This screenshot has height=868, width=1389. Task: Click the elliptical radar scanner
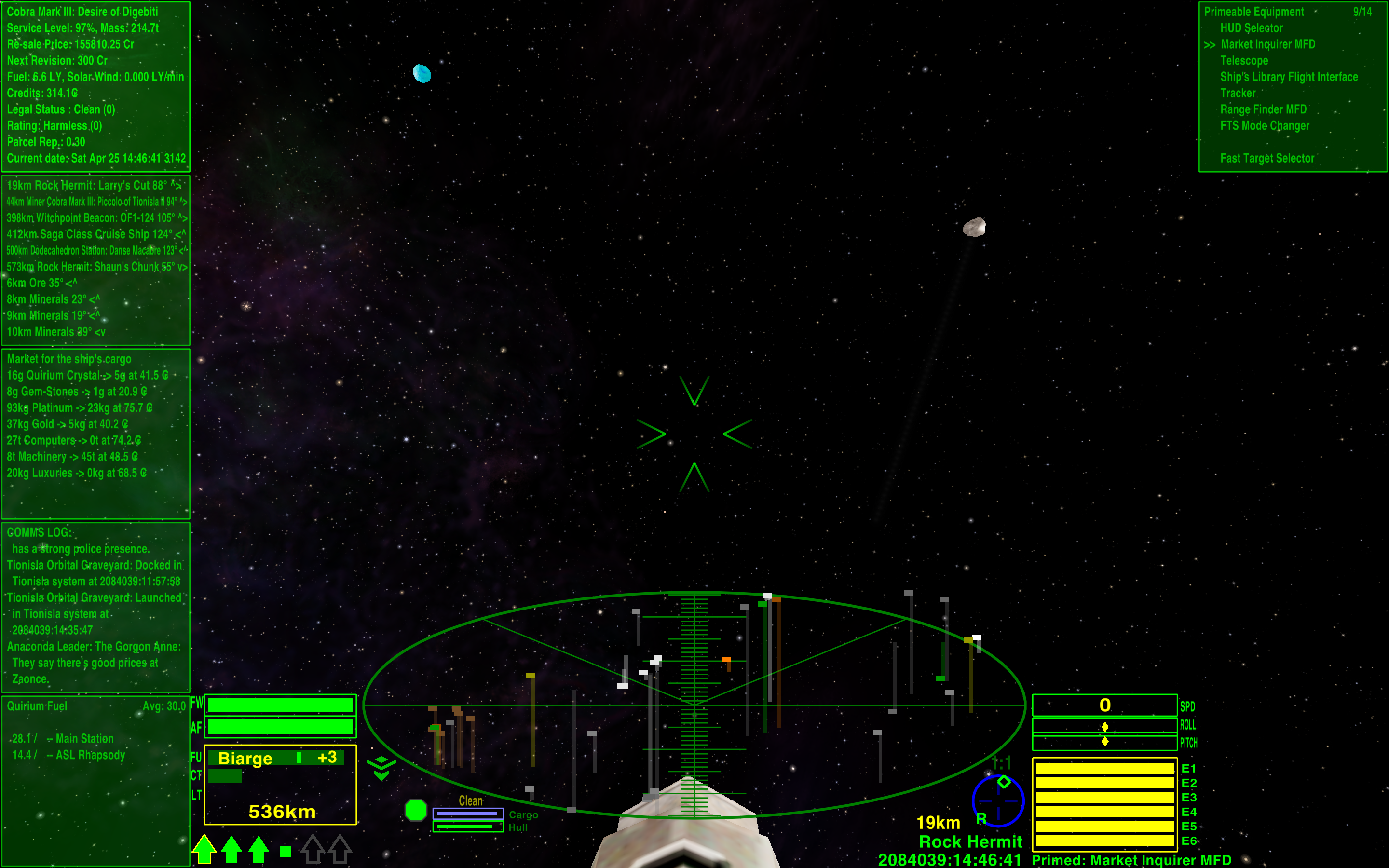[x=694, y=705]
